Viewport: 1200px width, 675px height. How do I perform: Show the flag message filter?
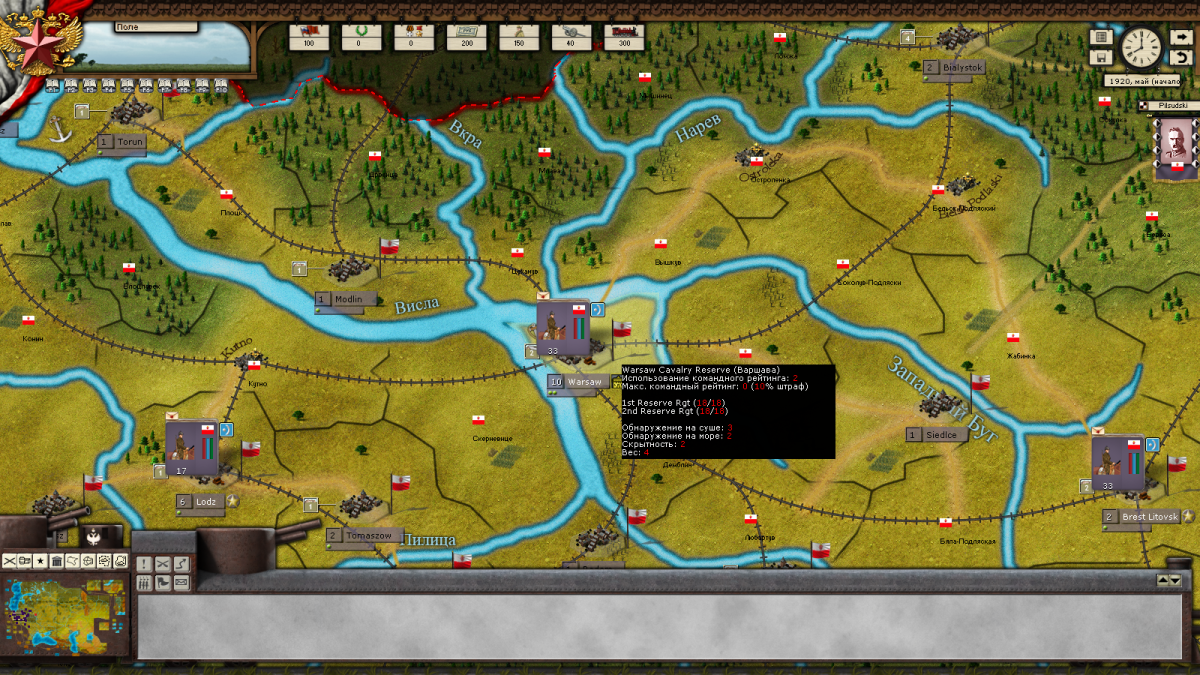pos(162,583)
